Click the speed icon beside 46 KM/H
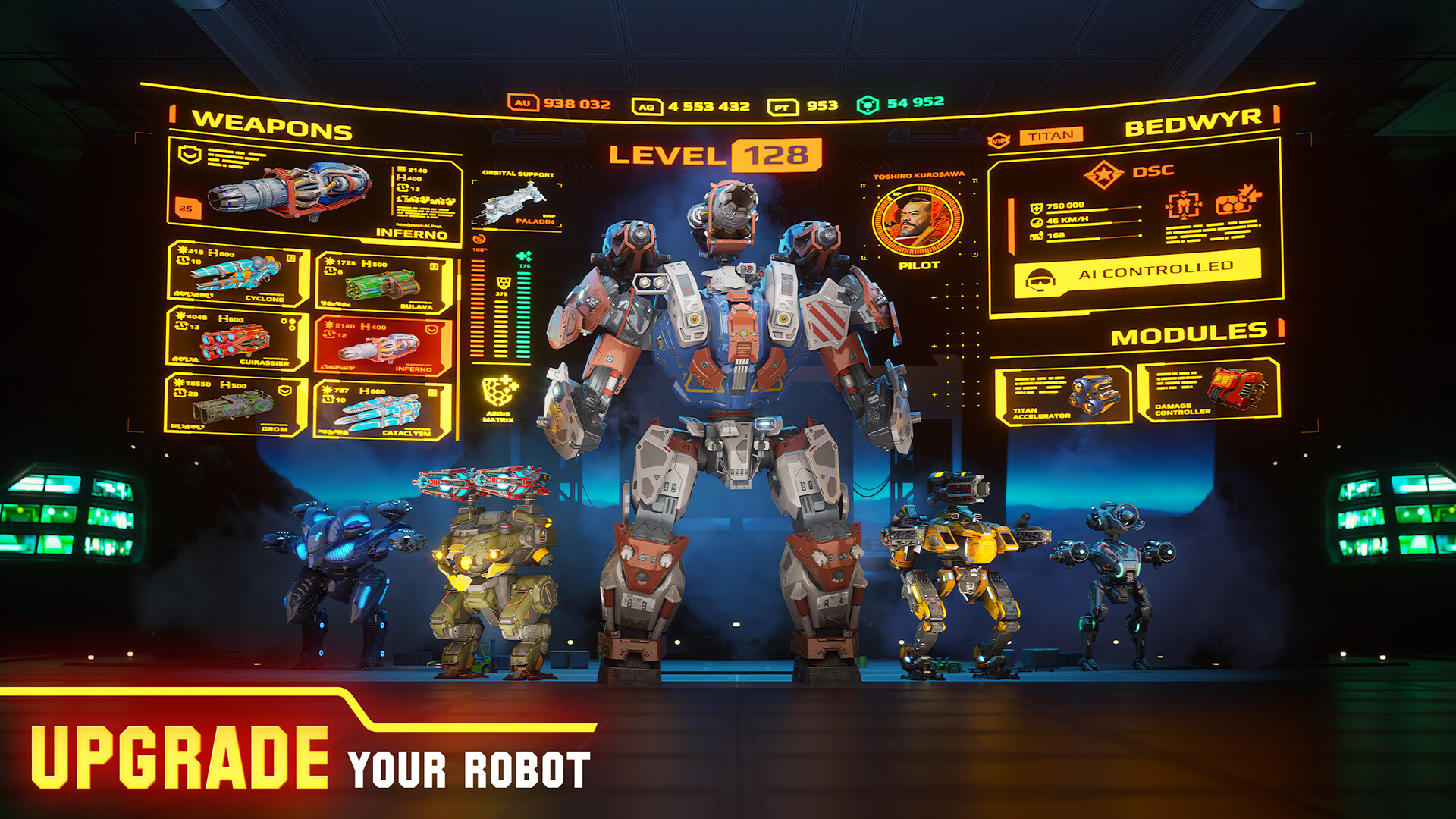Viewport: 1456px width, 819px height. (1036, 220)
